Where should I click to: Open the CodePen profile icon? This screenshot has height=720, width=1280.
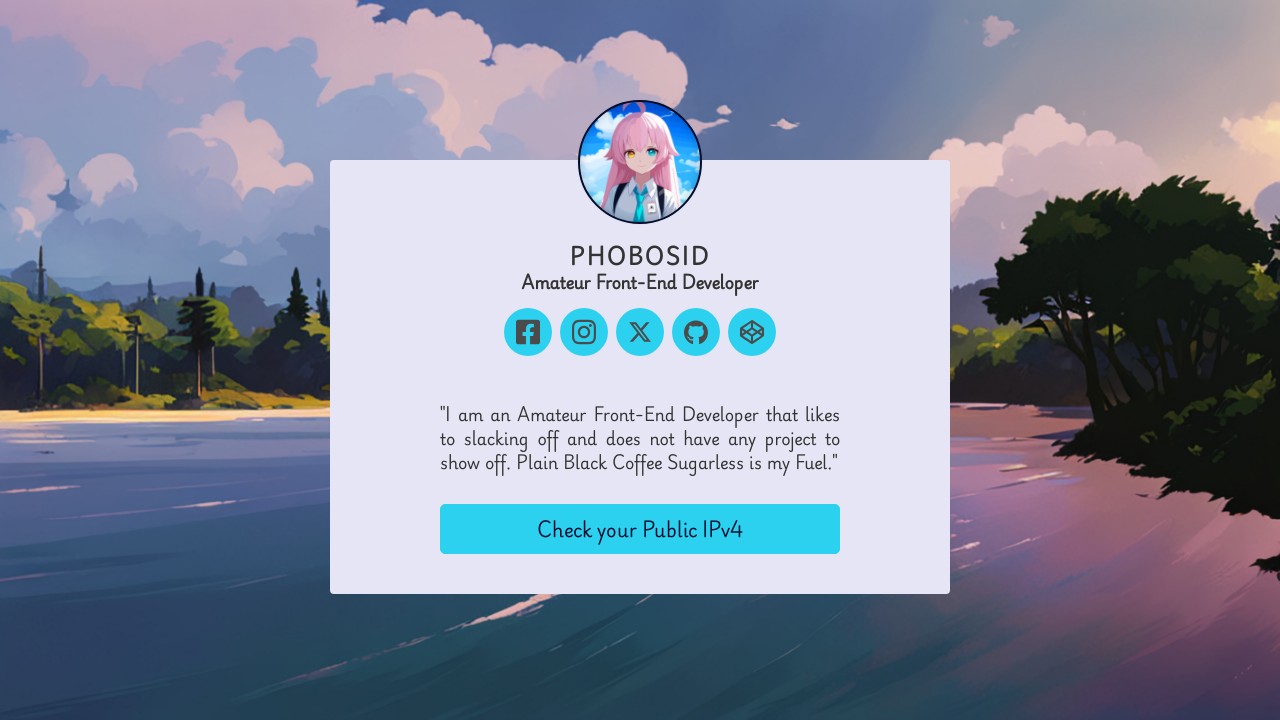(752, 332)
